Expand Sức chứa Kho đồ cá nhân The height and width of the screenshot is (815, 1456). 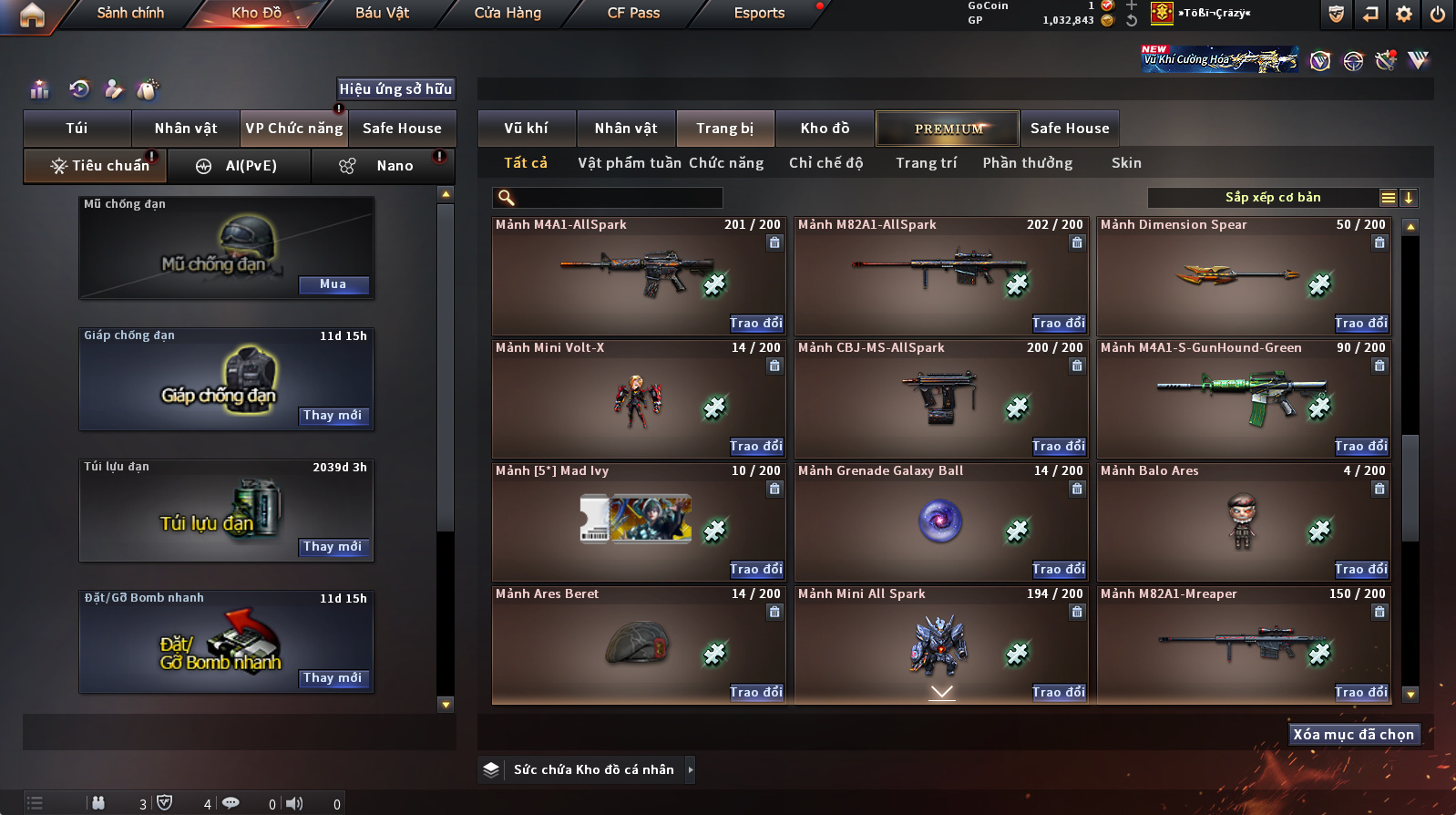[690, 769]
